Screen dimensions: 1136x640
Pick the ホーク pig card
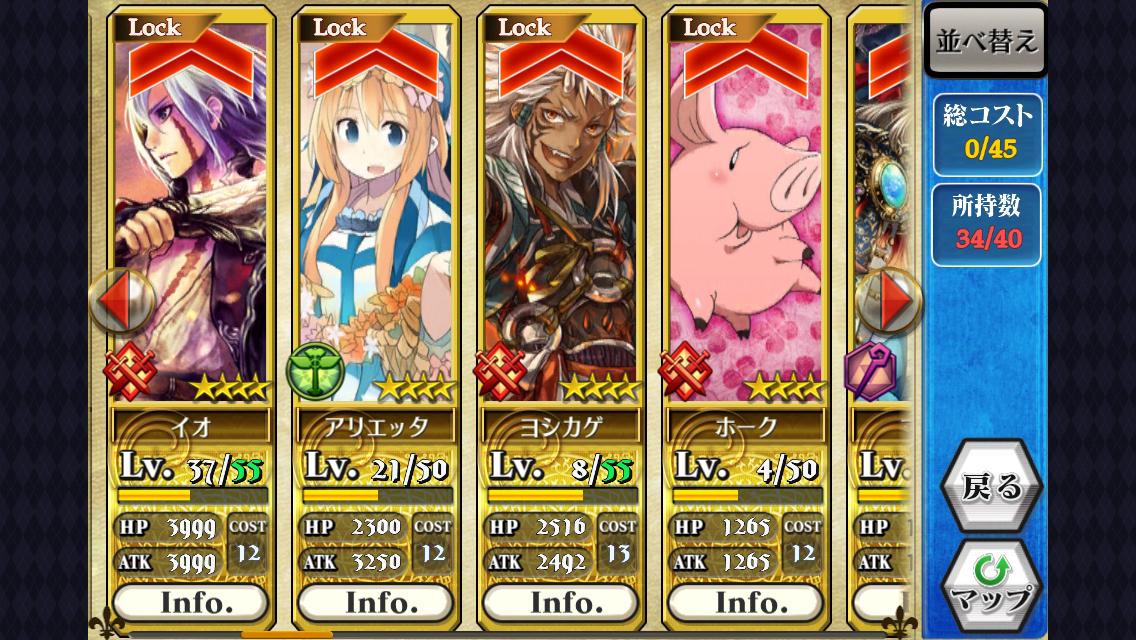pos(746,220)
